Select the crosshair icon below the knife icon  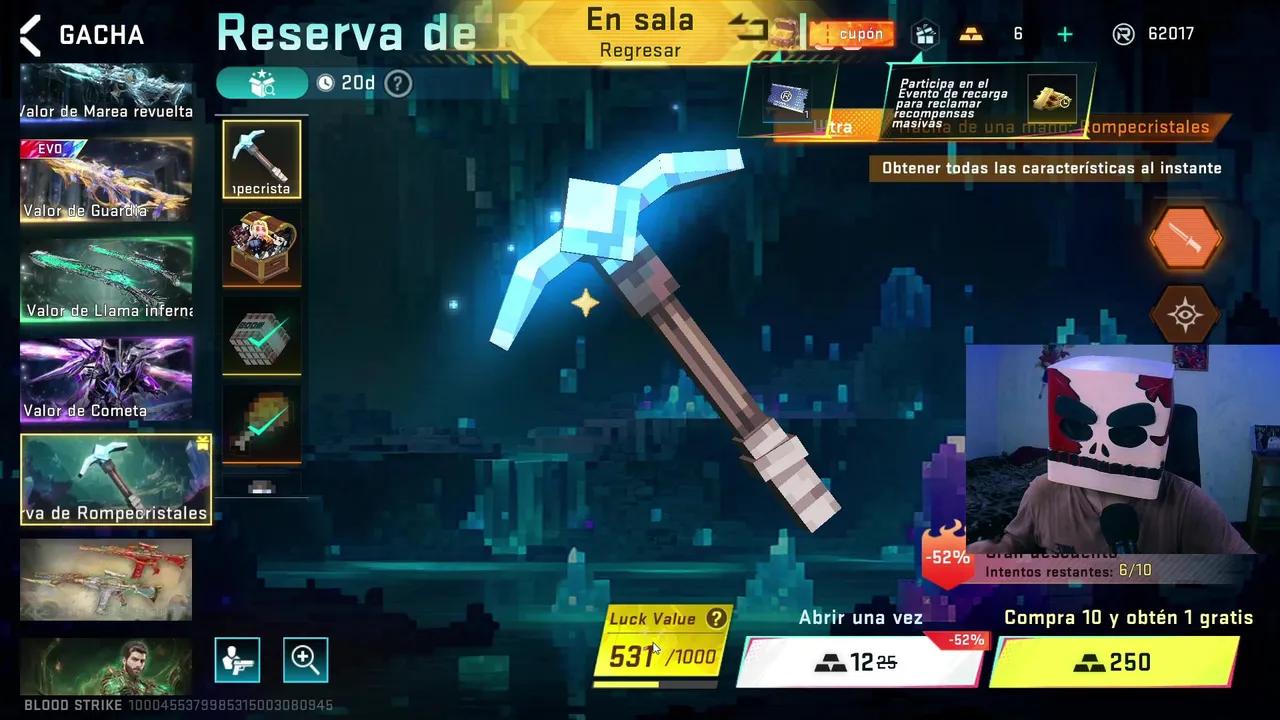1185,314
